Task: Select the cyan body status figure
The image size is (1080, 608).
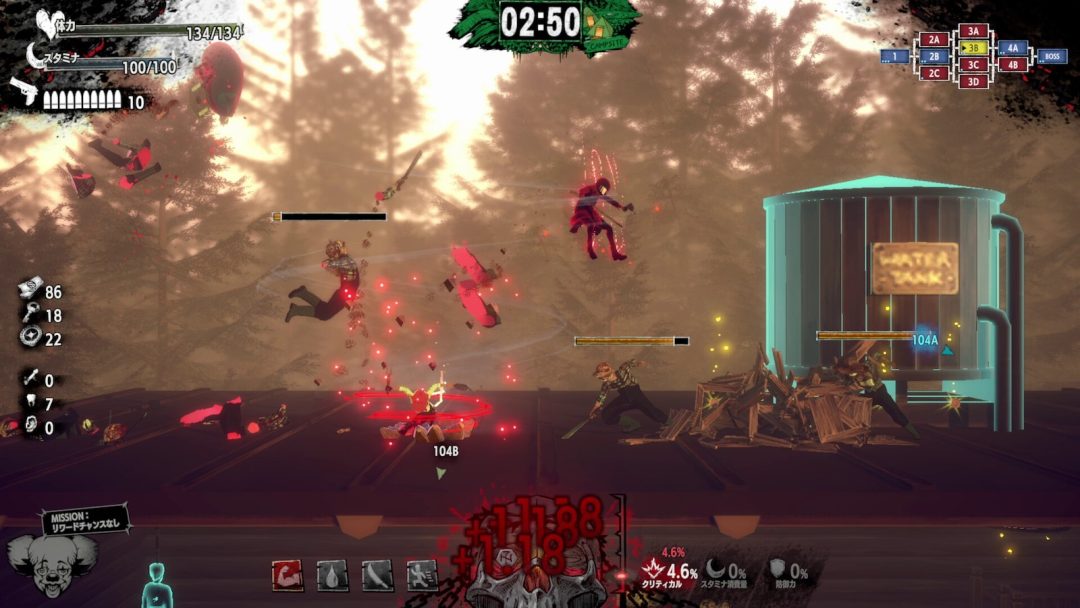Action: [155, 585]
